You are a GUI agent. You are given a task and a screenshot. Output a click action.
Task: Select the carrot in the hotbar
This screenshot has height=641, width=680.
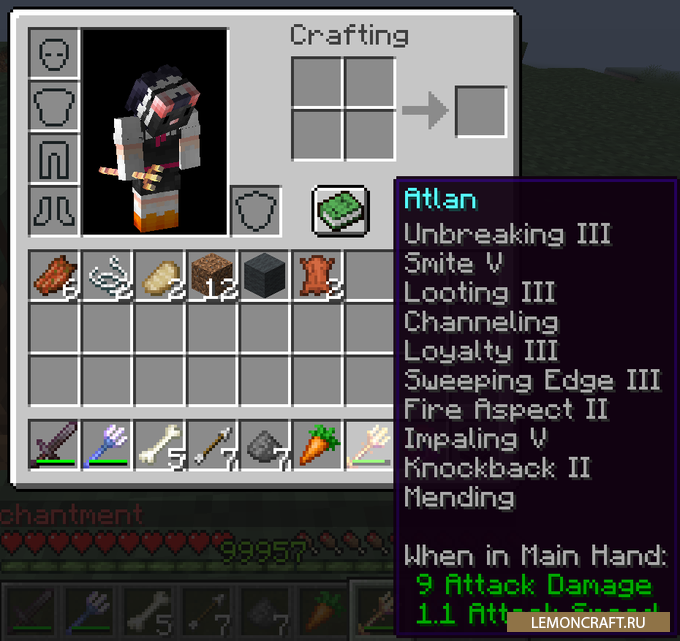click(x=318, y=443)
